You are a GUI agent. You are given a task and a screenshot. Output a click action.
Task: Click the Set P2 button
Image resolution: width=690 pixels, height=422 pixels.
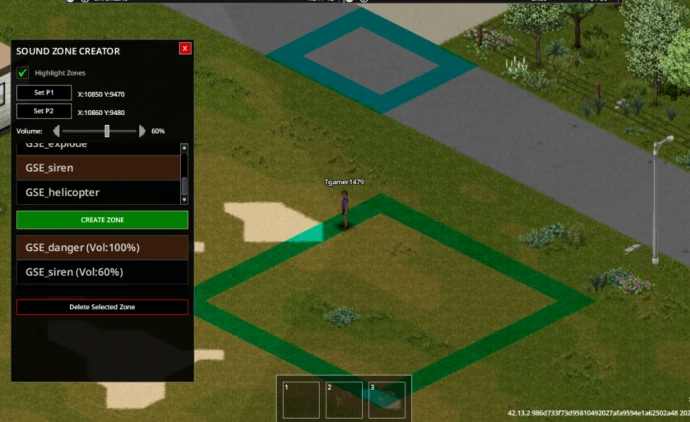pyautogui.click(x=44, y=112)
